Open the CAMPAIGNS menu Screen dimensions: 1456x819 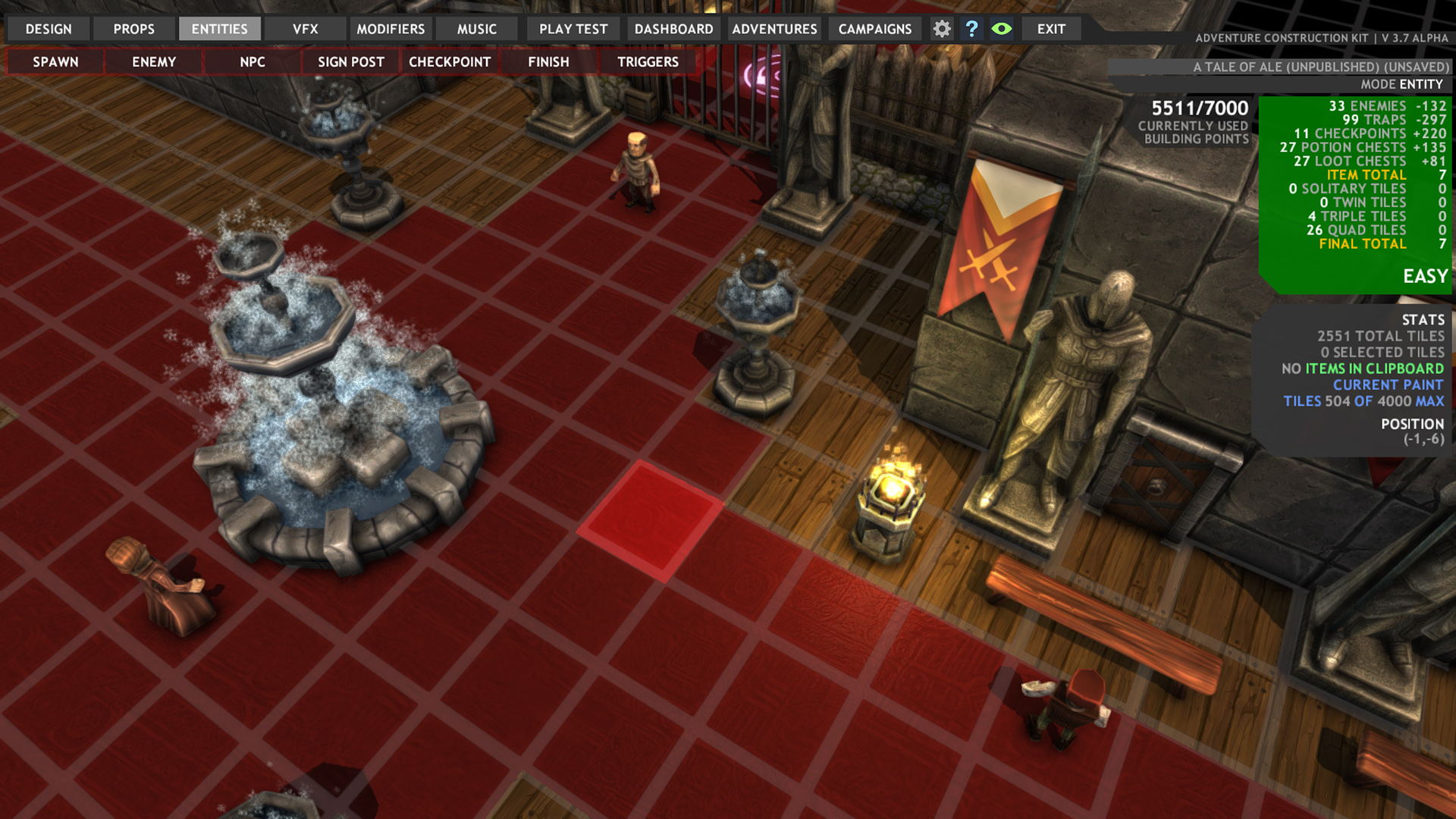tap(874, 29)
